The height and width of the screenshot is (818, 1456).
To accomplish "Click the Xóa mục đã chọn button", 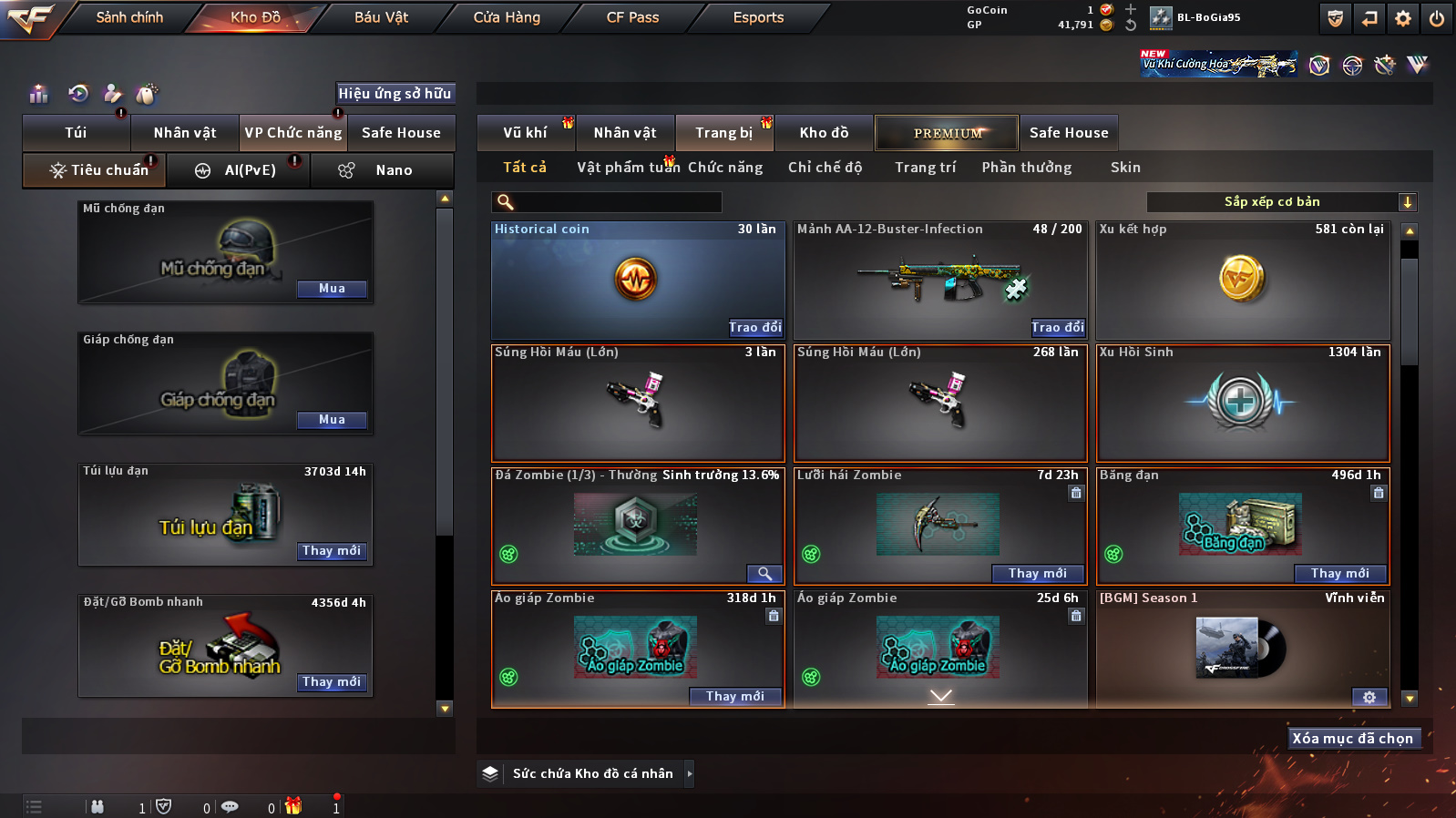I will [x=1352, y=739].
